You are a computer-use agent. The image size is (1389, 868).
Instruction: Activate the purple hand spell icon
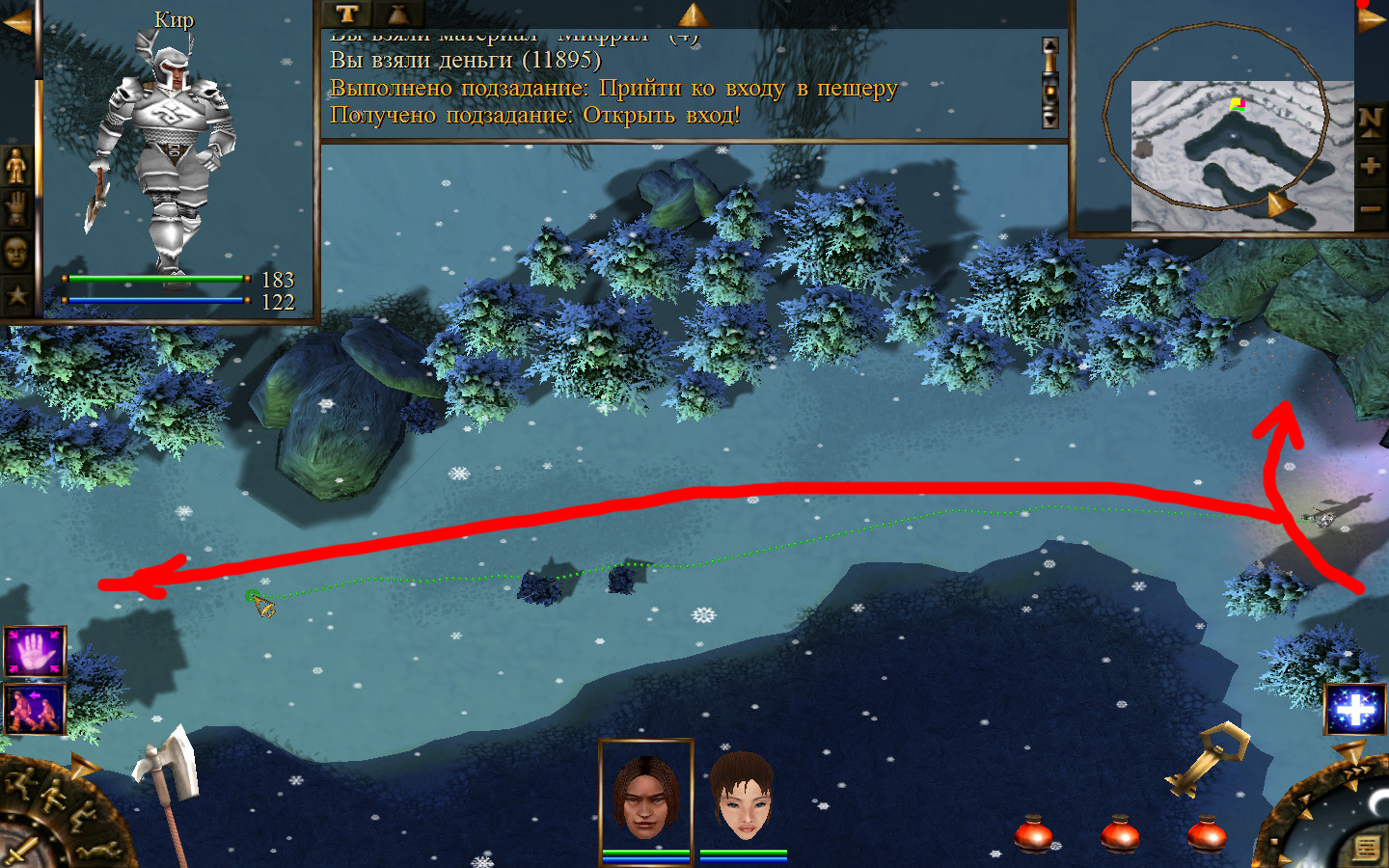pos(35,652)
